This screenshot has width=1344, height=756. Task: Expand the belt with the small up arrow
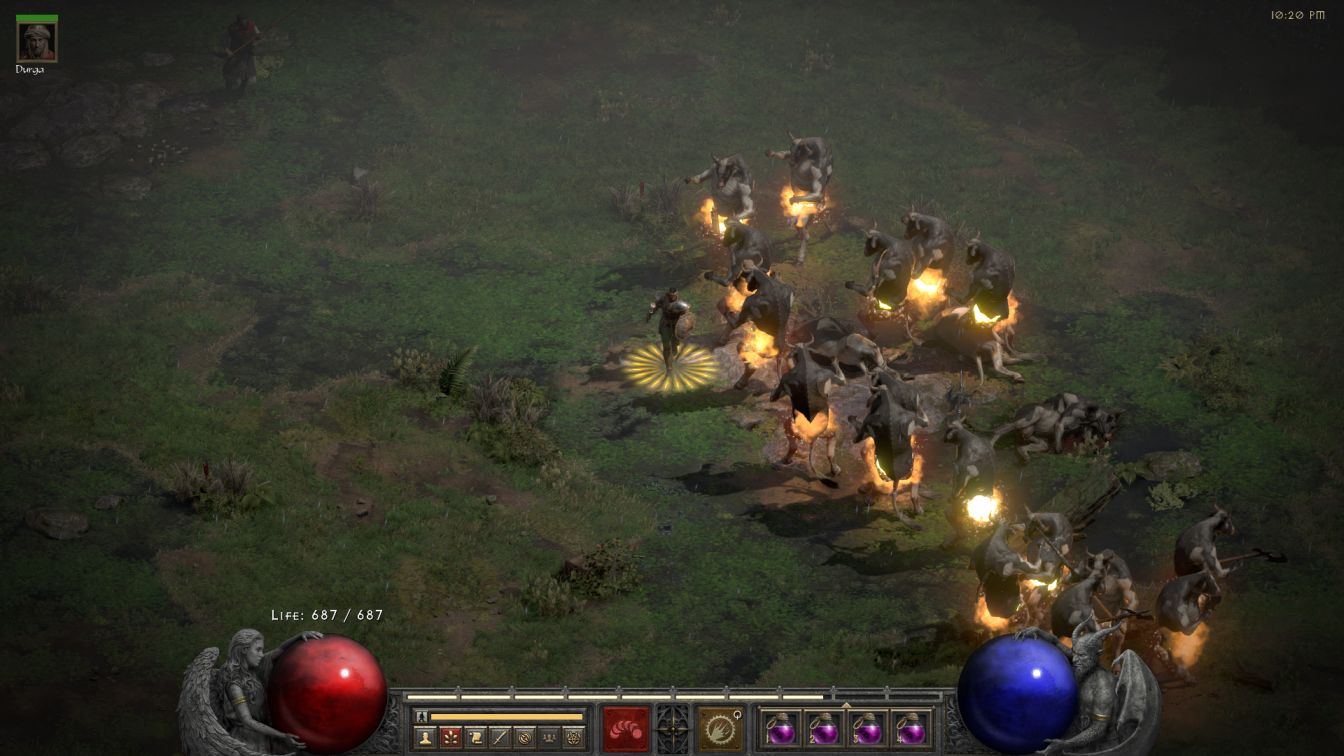tap(845, 705)
